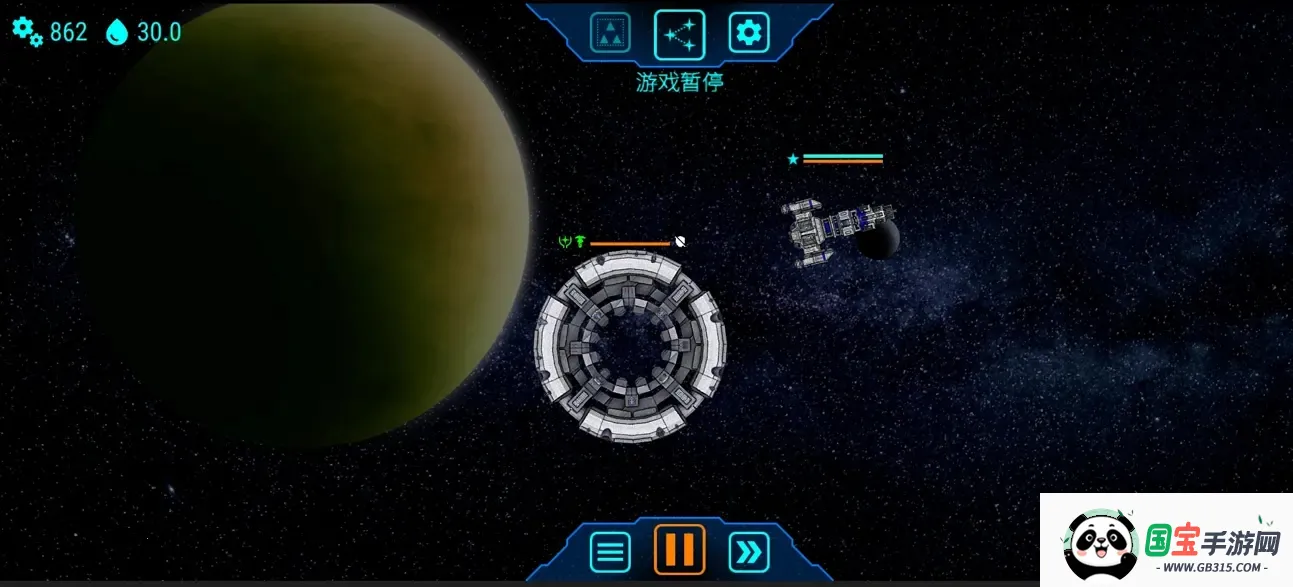
Task: Toggle the orange pause button
Action: [679, 550]
